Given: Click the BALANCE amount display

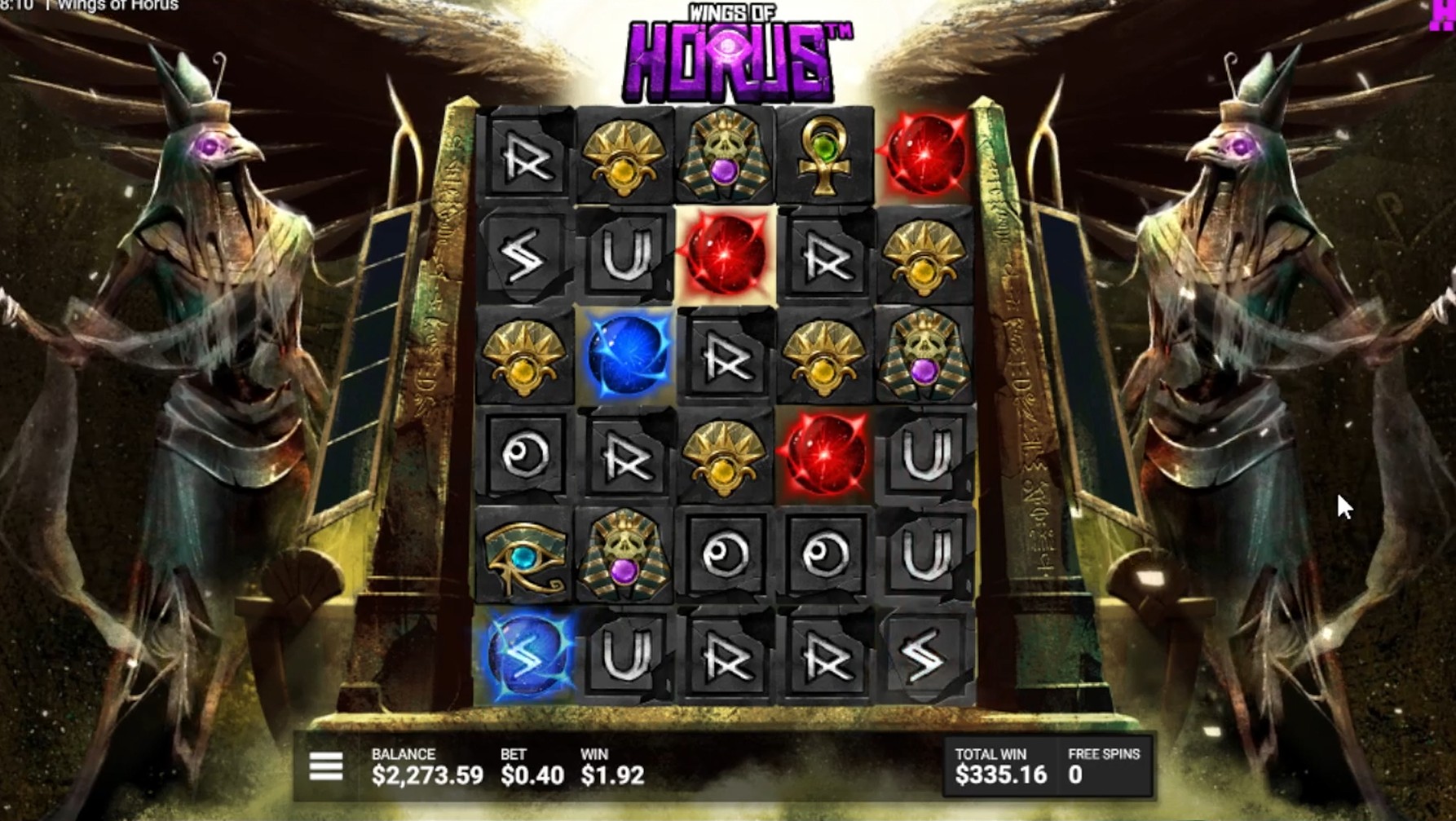Looking at the screenshot, I should point(426,767).
